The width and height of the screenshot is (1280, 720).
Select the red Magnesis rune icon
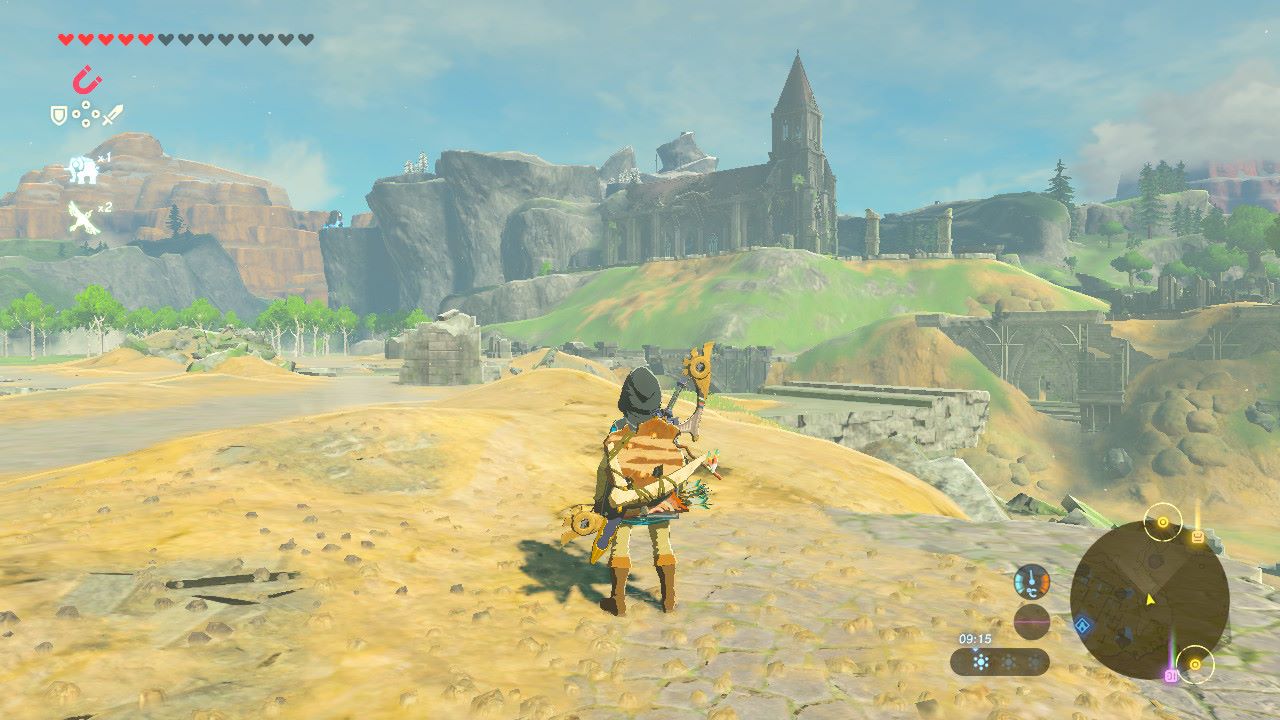(x=87, y=79)
